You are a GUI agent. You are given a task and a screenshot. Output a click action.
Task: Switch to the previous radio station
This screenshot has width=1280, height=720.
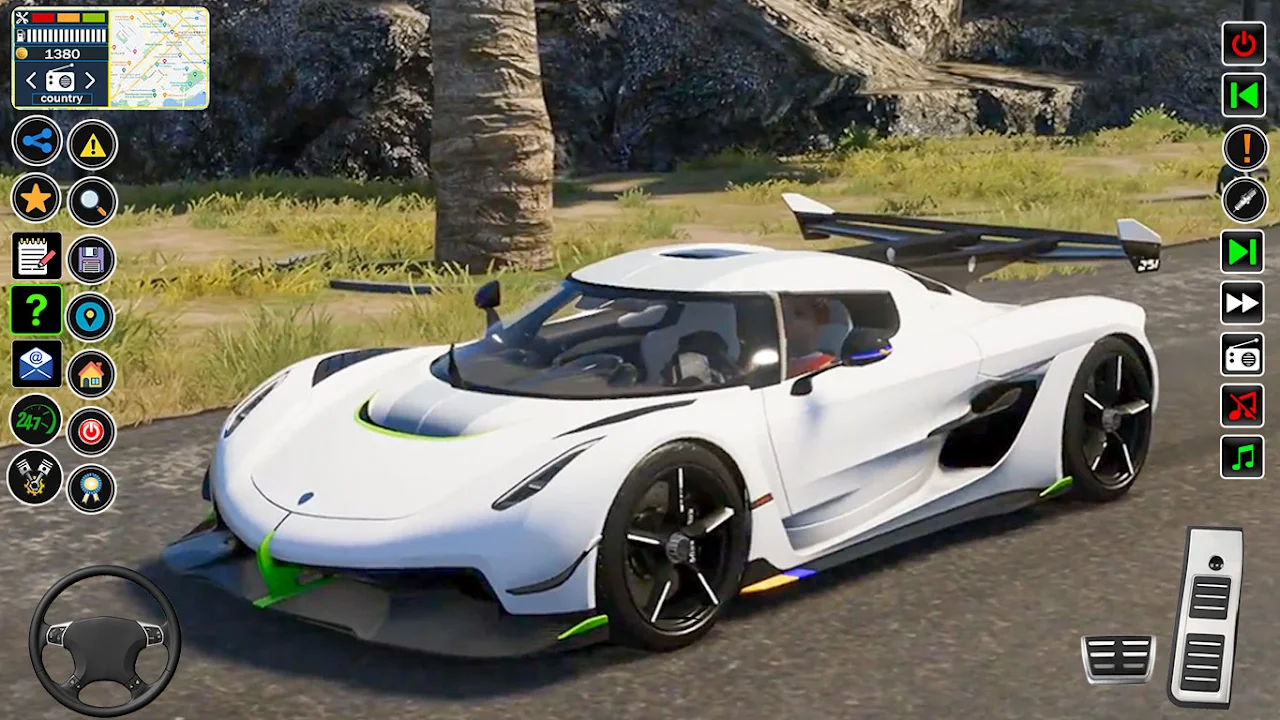coord(32,81)
